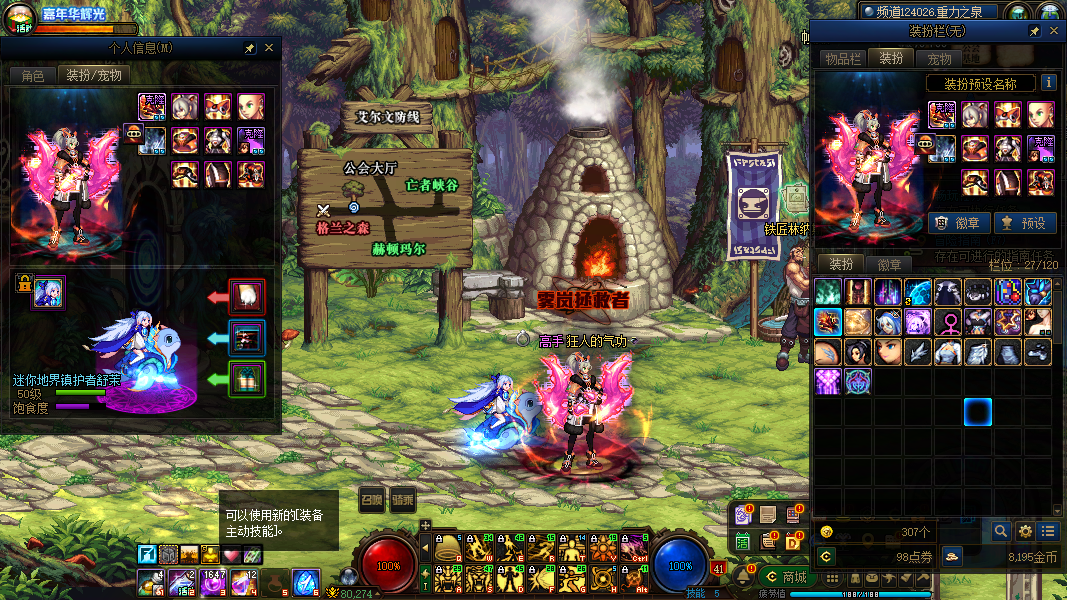This screenshot has width=1067, height=600.
Task: Select the 徽章 sub-tab above item grid
Action: click(x=889, y=265)
